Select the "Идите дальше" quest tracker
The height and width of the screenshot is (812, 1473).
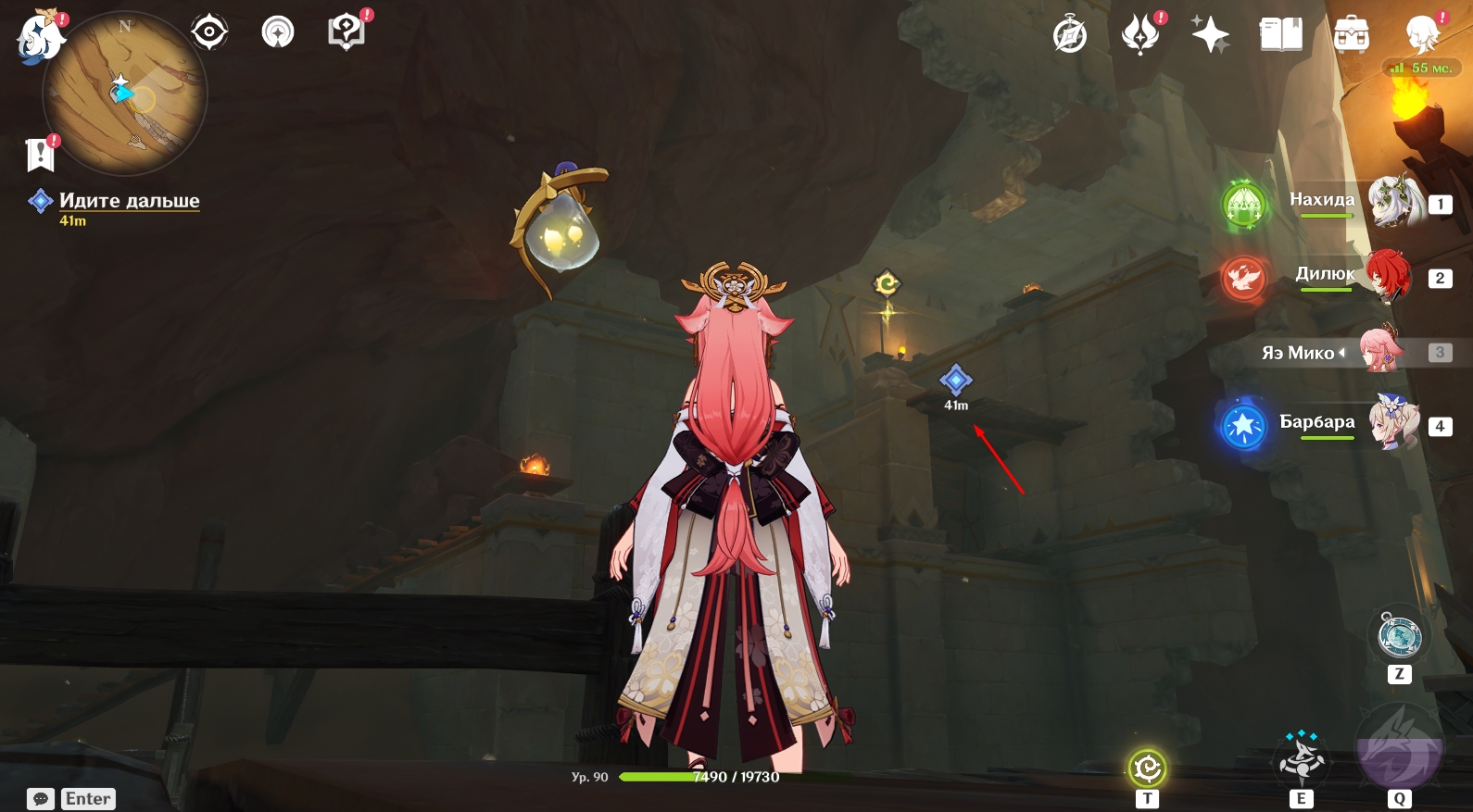[129, 201]
